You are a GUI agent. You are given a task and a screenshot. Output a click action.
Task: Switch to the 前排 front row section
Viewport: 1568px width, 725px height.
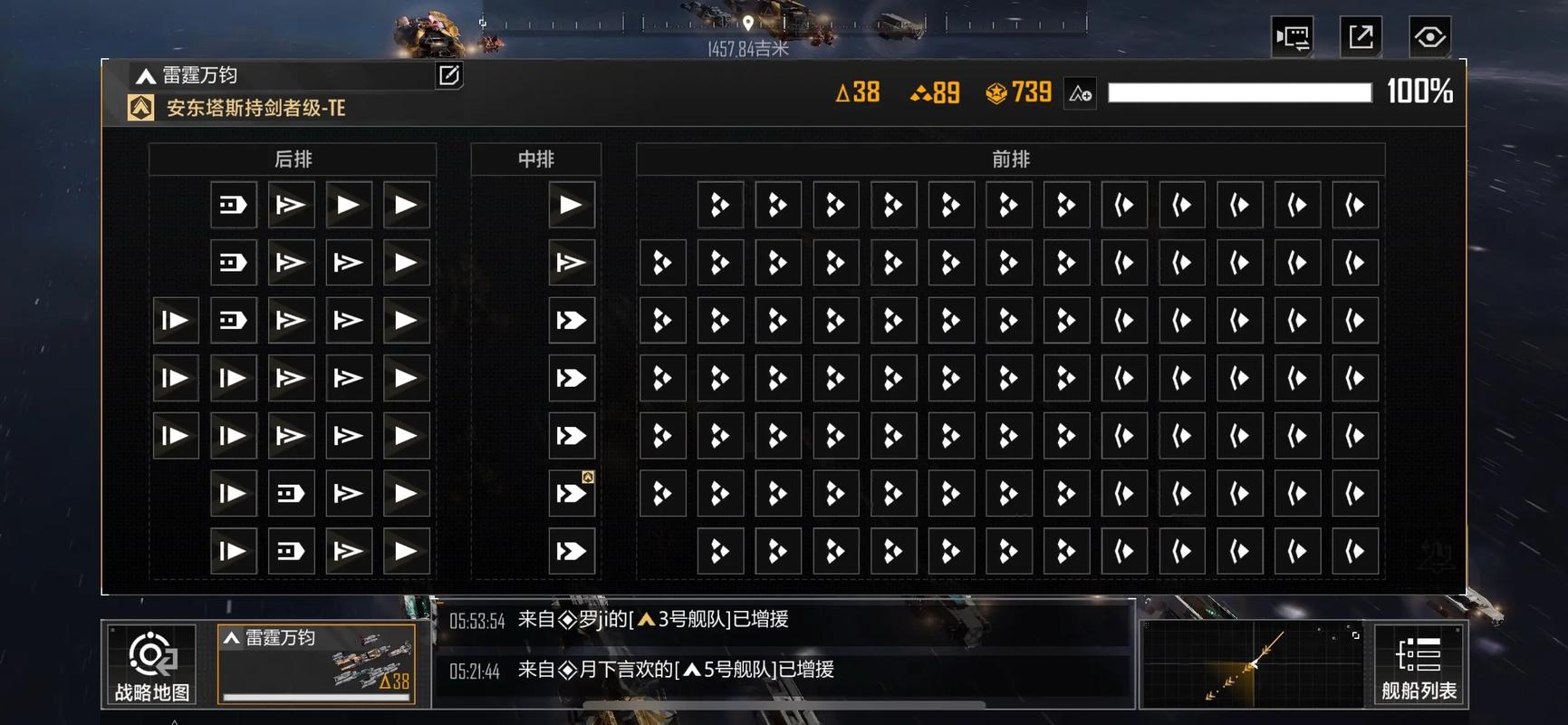(x=1011, y=159)
